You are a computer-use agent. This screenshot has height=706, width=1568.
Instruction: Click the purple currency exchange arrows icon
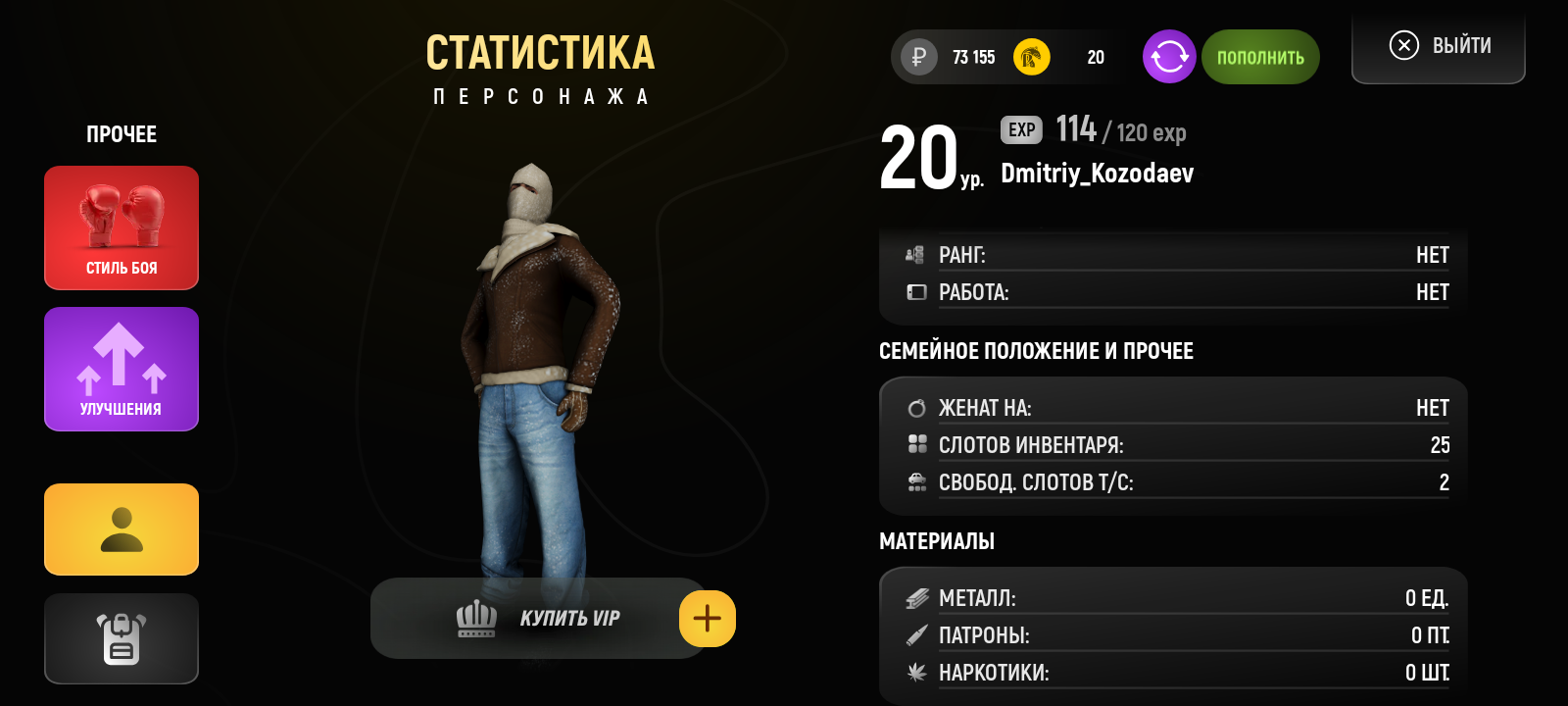(x=1168, y=57)
